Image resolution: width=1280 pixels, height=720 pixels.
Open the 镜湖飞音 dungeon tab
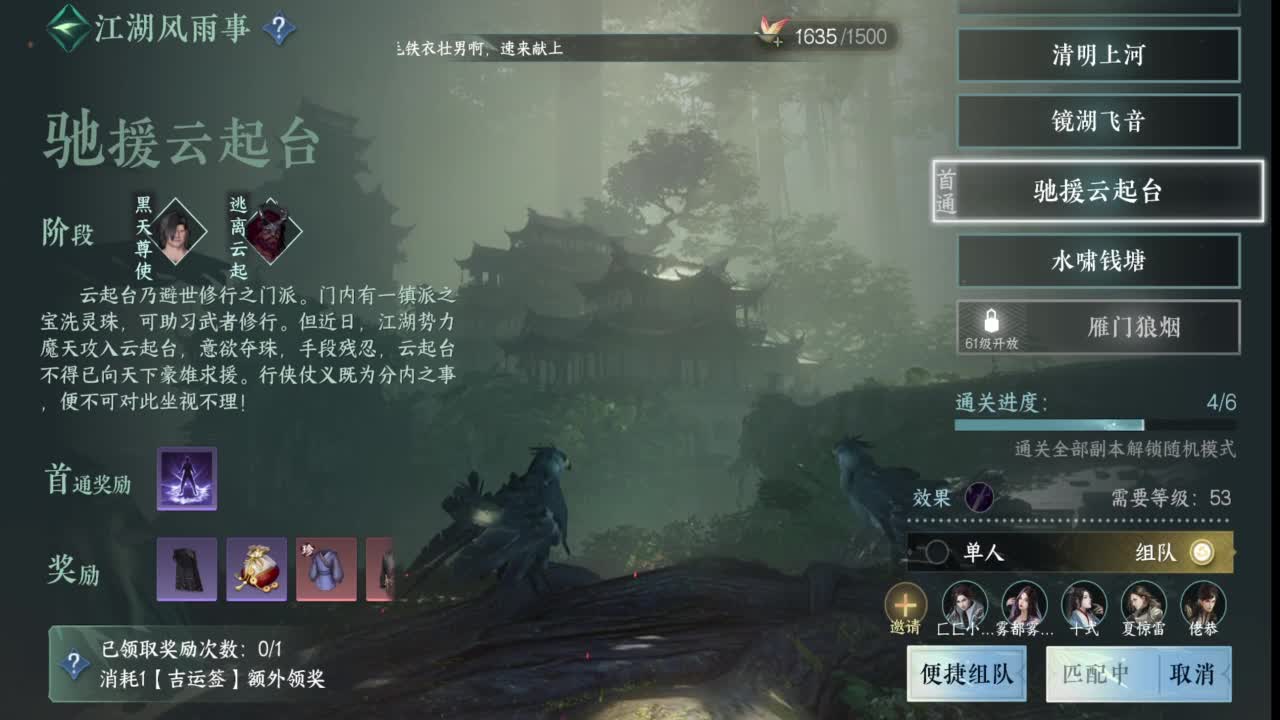[x=1098, y=121]
